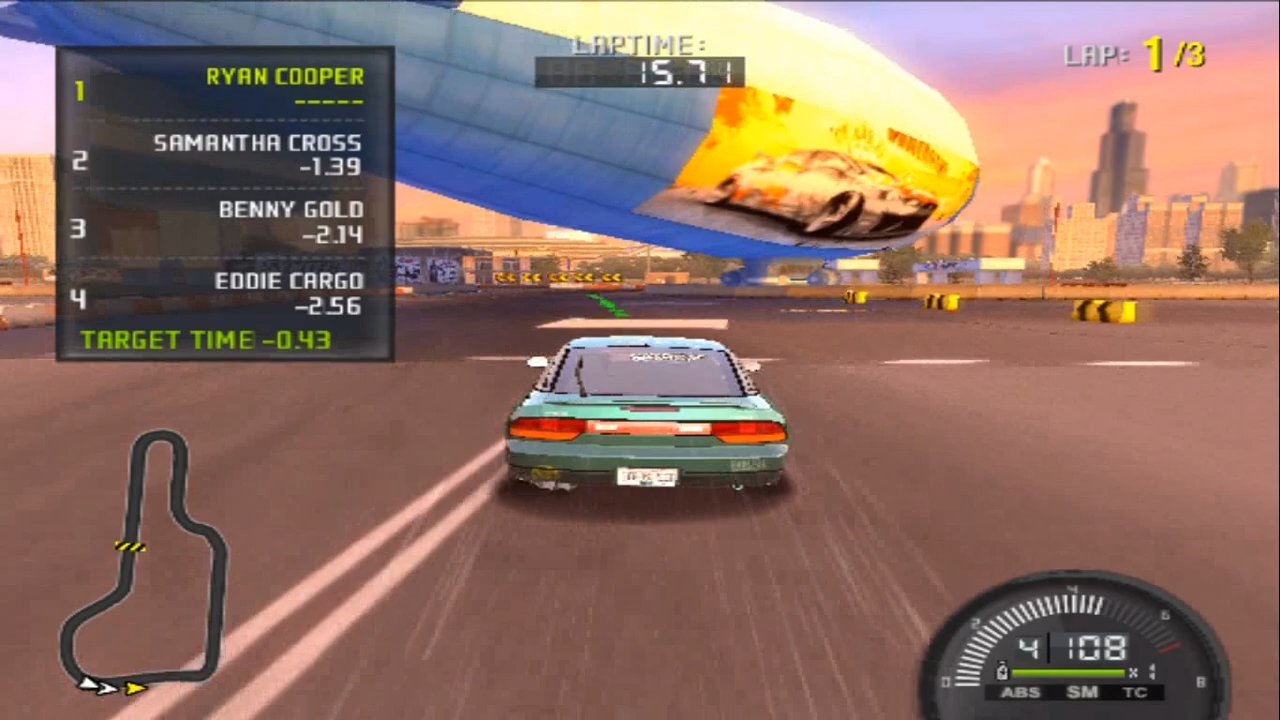Click the speed readout showing 108

coord(1095,647)
